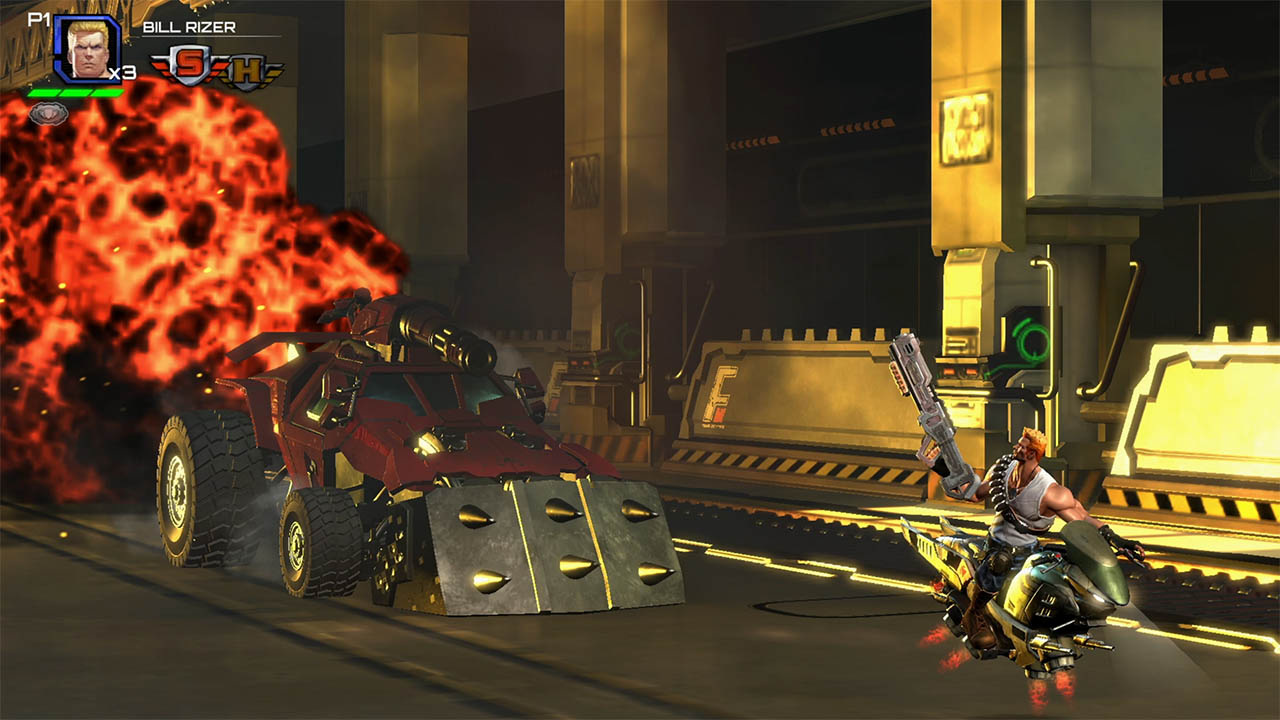The image size is (1280, 720).
Task: Open details on the lives counter badge
Action: coord(122,72)
